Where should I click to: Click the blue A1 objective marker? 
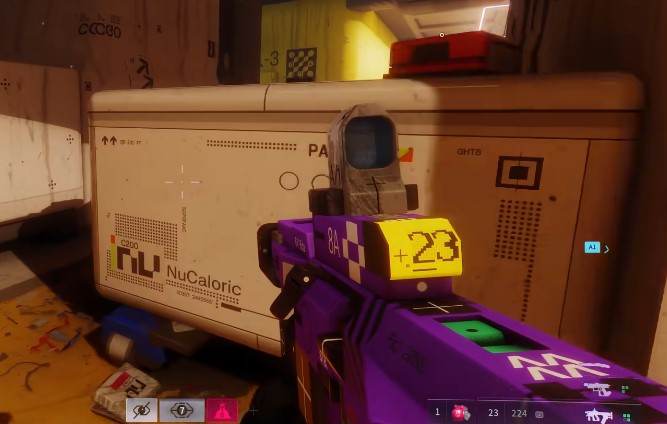[x=592, y=247]
